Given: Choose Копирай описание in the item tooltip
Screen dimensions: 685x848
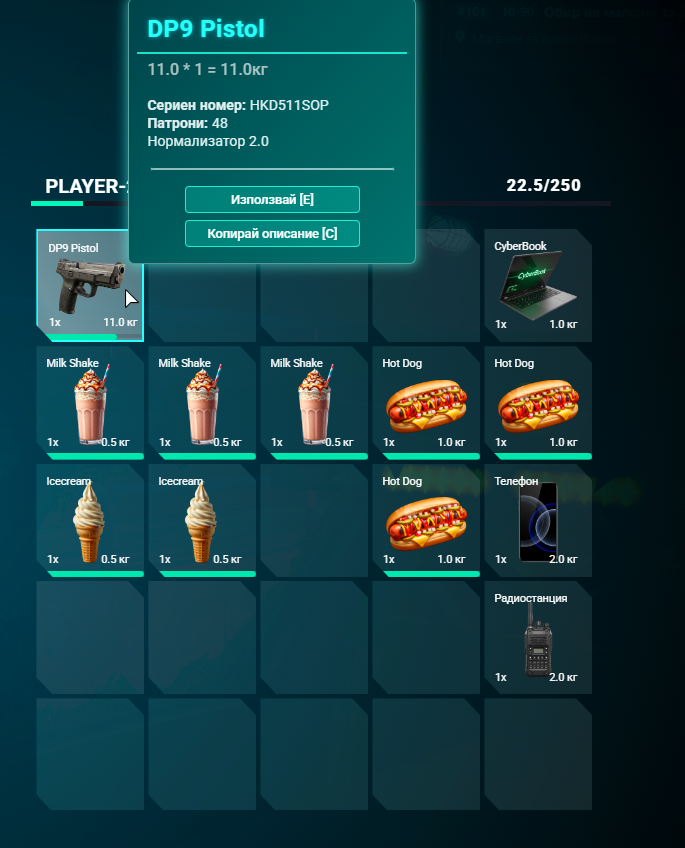Looking at the screenshot, I should [x=272, y=233].
